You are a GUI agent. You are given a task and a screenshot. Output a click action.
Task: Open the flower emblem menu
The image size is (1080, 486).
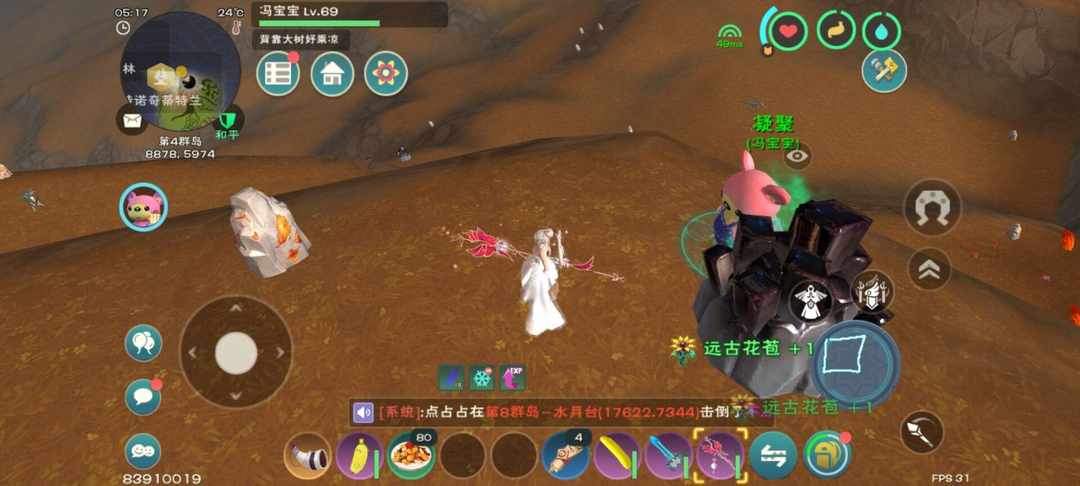(386, 74)
